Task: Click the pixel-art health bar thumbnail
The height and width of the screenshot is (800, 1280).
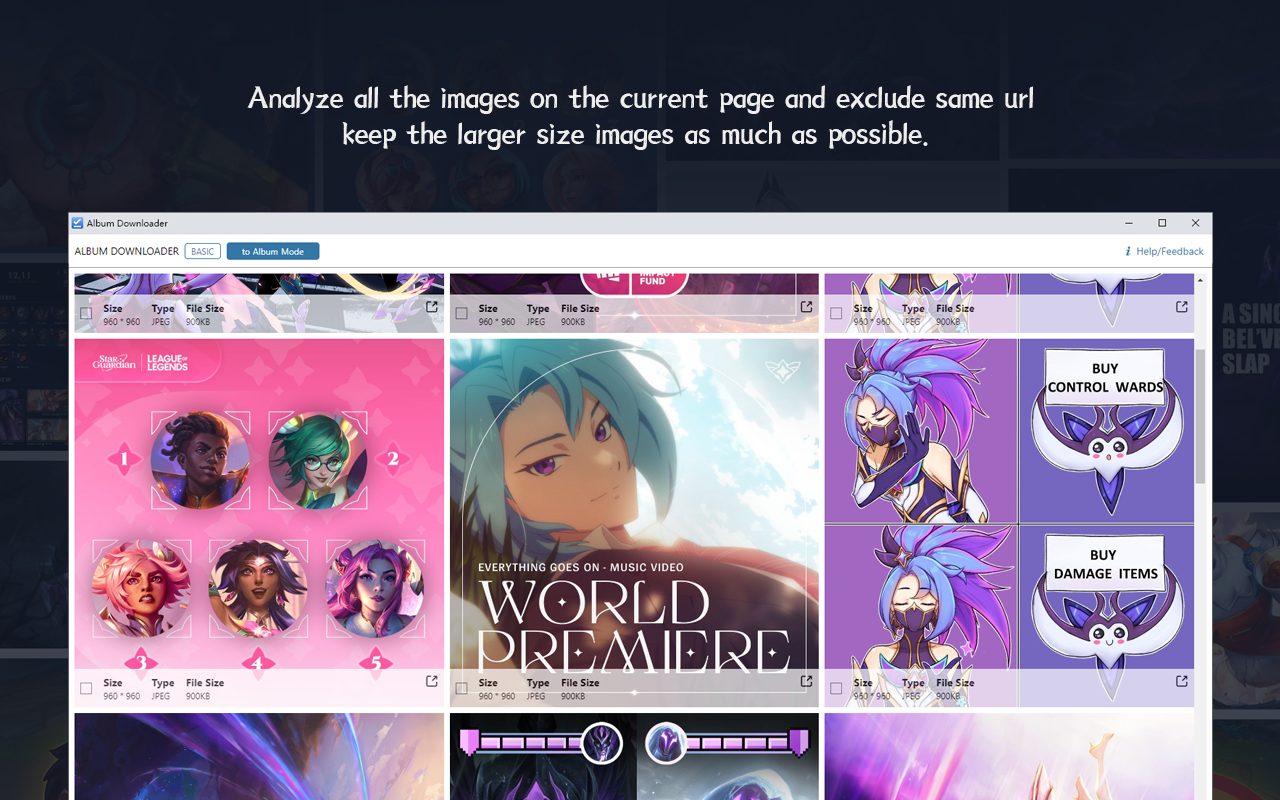Action: coord(633,757)
